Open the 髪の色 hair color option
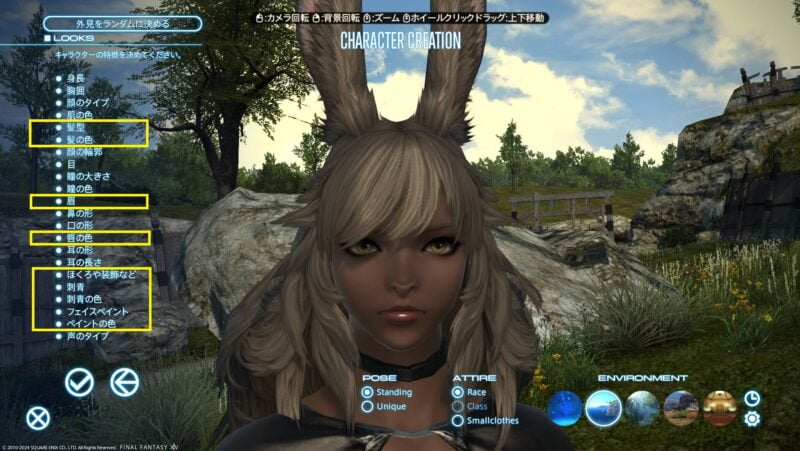800x451 pixels. pos(81,143)
